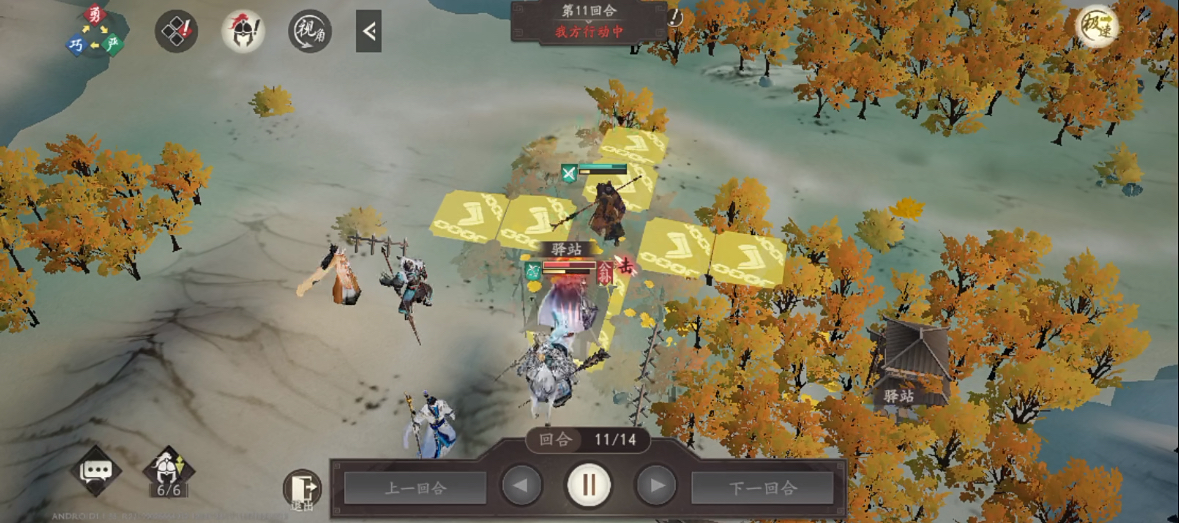Open the 勇巧严 attribute counter diagram
This screenshot has width=1179, height=523.
tap(94, 30)
